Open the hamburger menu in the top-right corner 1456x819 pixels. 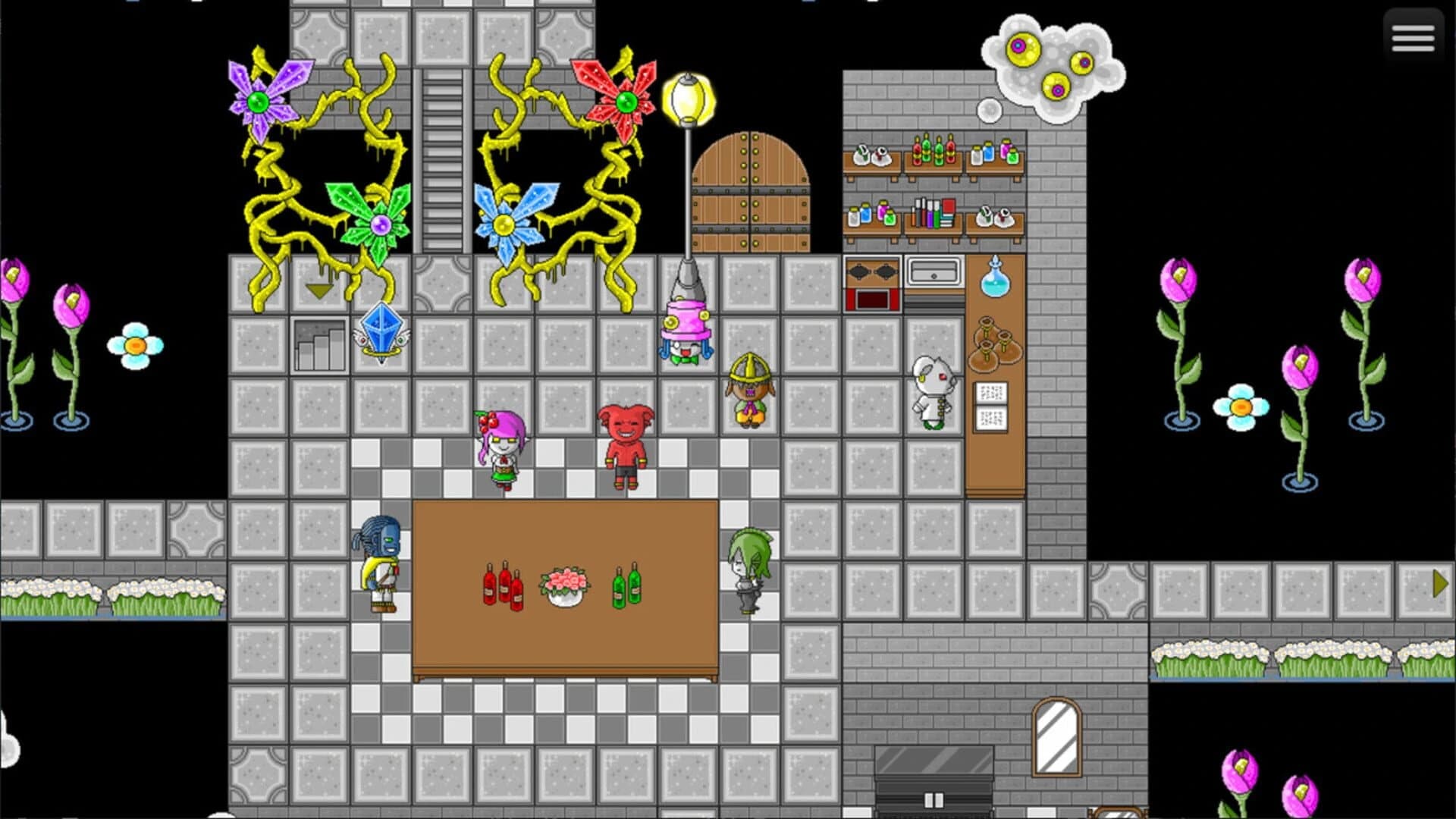pos(1412,38)
